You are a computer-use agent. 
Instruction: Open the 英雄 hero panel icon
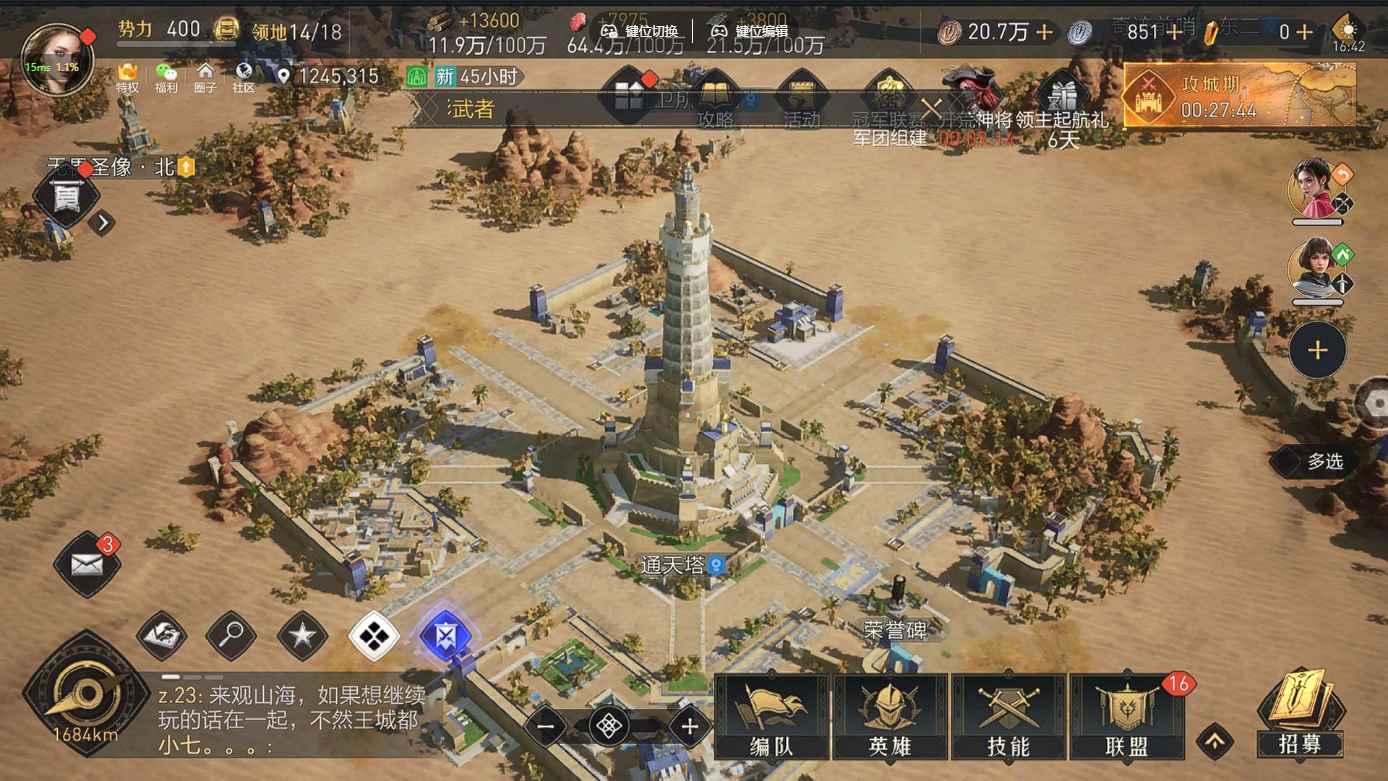[889, 716]
